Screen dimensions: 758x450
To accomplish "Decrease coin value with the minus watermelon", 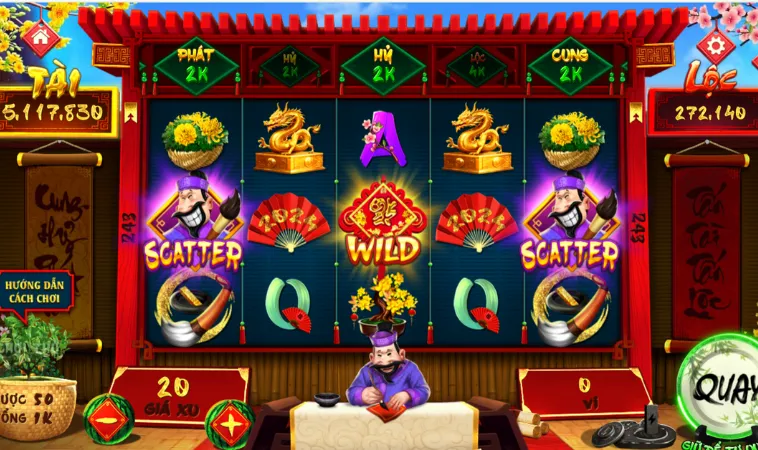I will pos(107,418).
